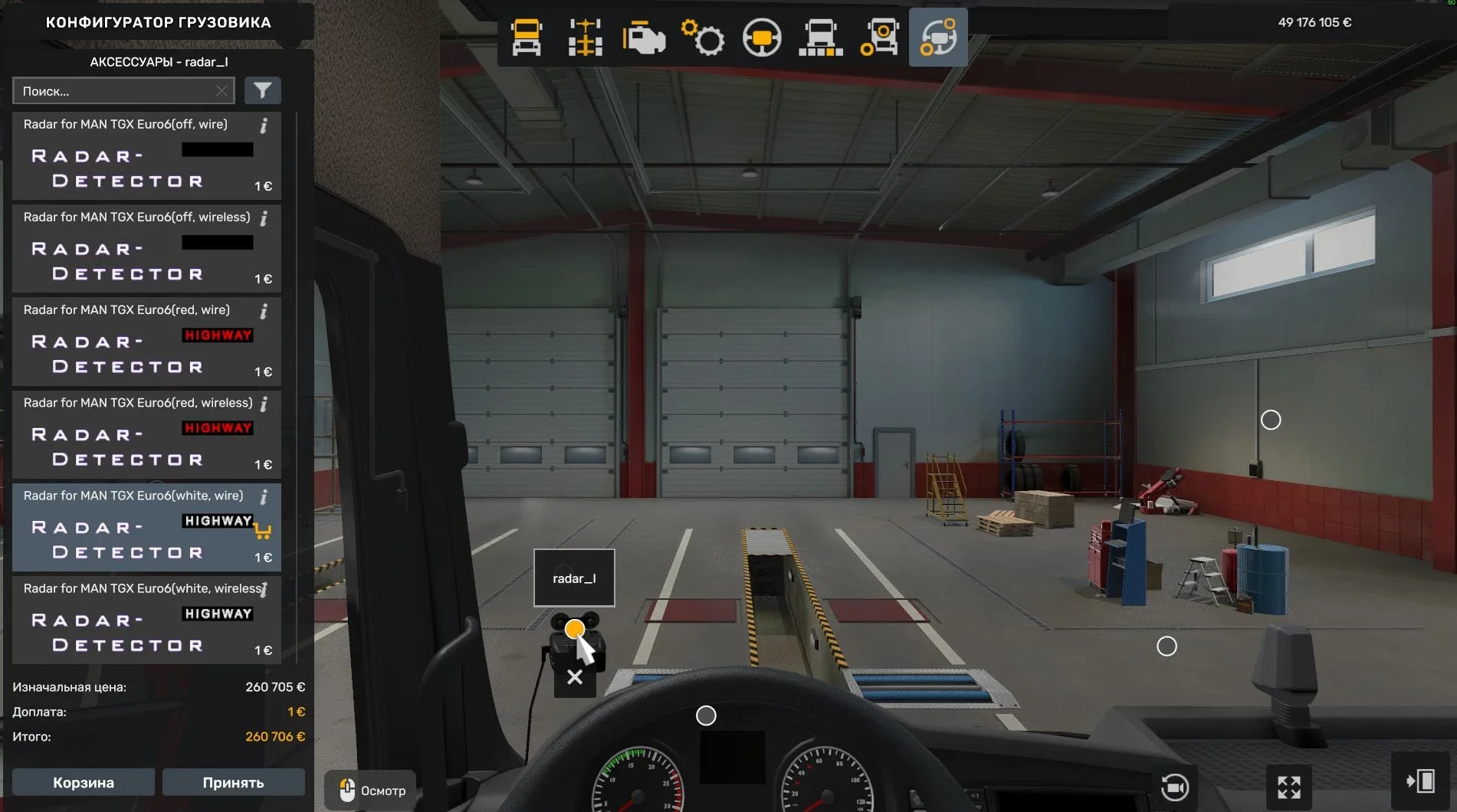Open the exterior accessories panel
The width and height of the screenshot is (1457, 812).
[881, 37]
